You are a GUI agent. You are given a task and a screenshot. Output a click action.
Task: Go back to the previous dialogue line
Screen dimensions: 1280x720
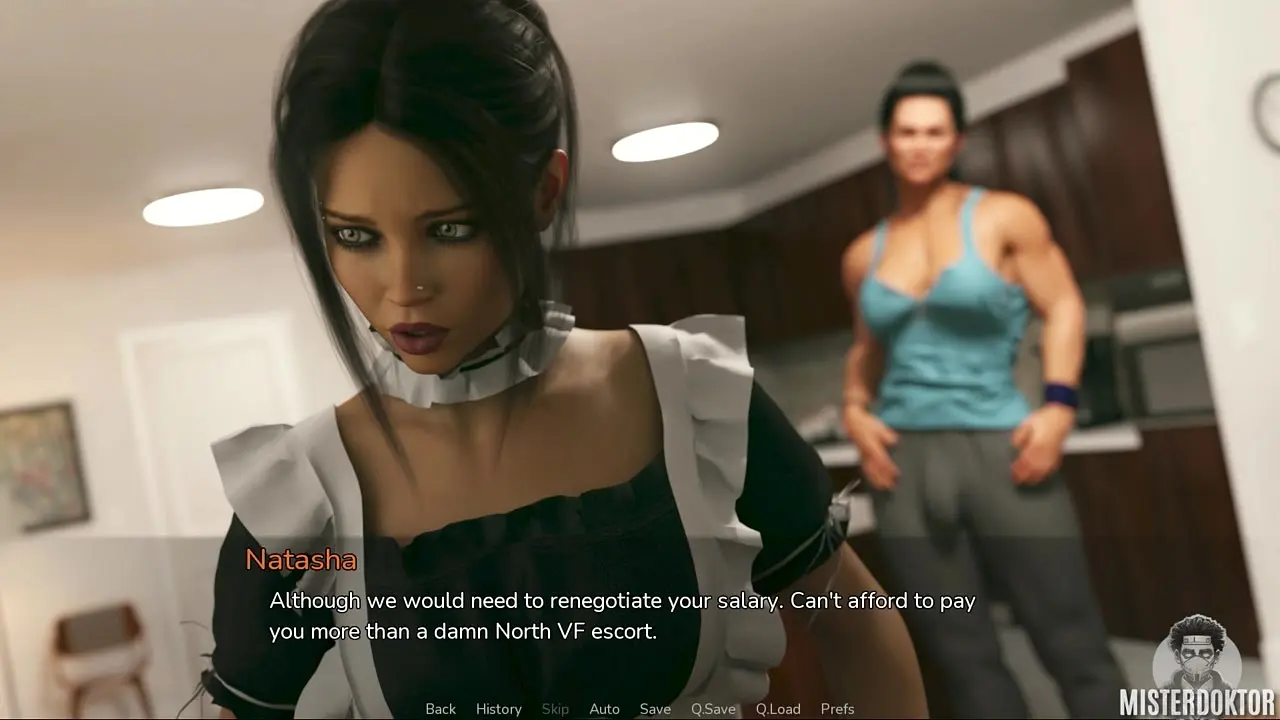pyautogui.click(x=440, y=709)
